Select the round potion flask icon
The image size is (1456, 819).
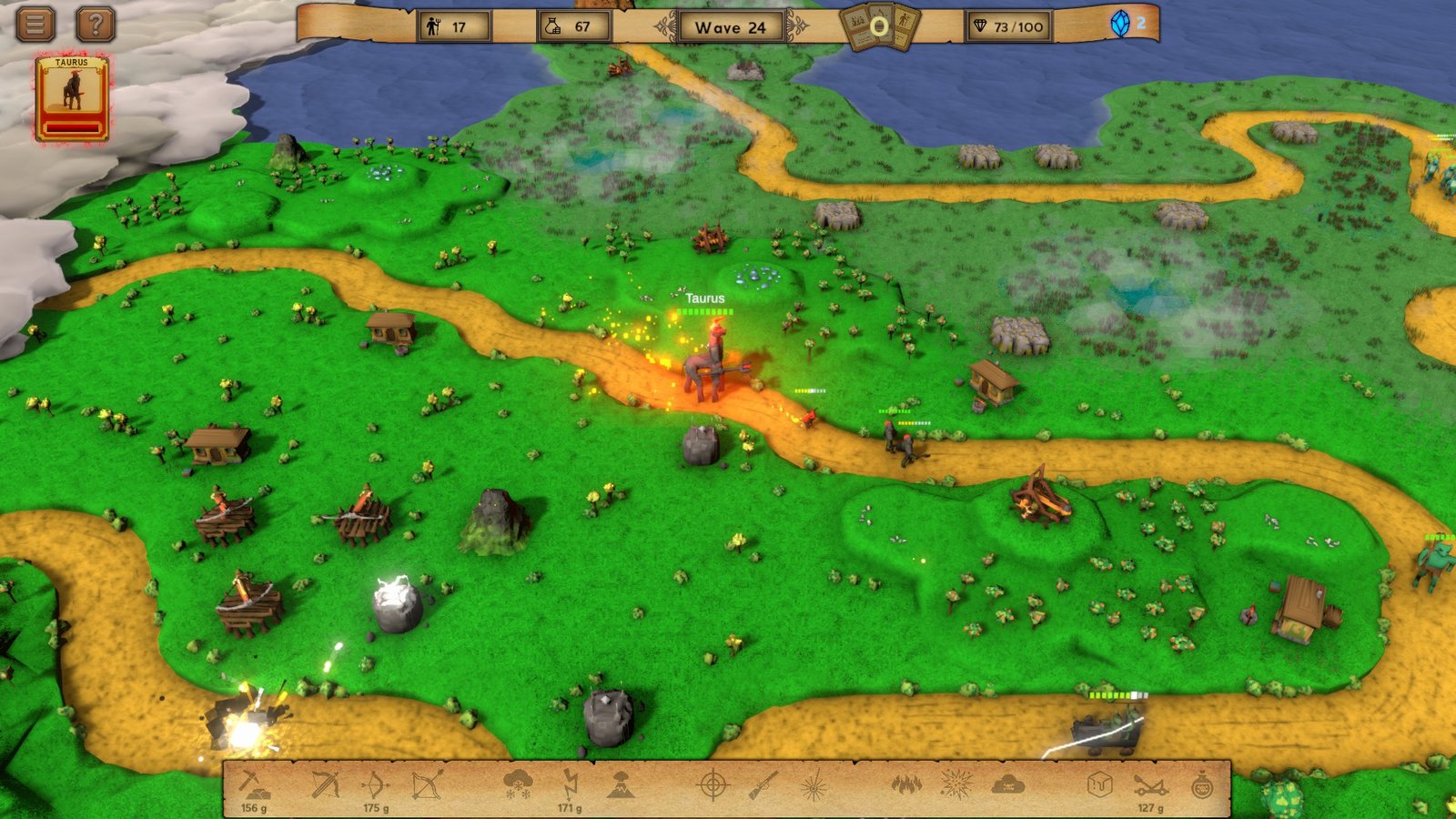point(1202,784)
